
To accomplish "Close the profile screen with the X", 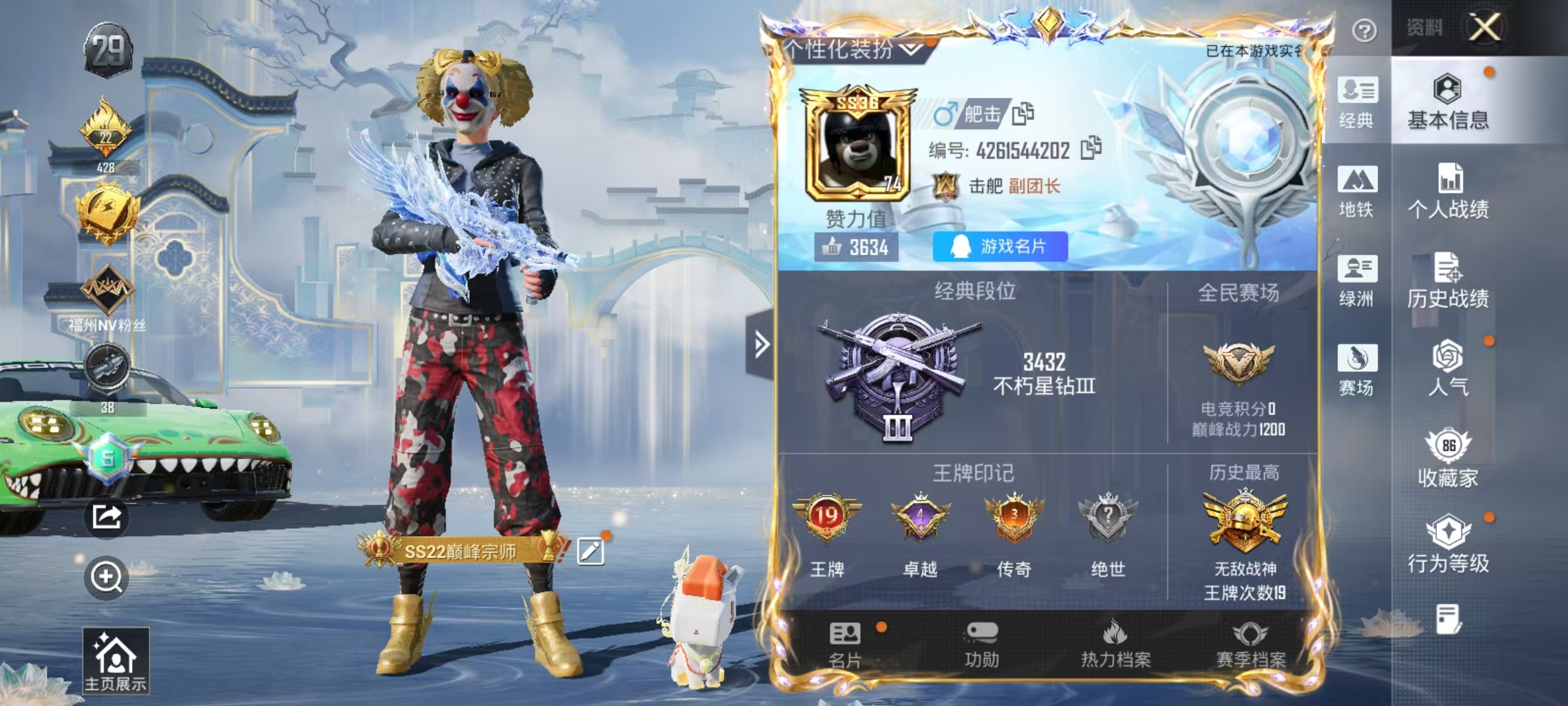I will [1484, 27].
